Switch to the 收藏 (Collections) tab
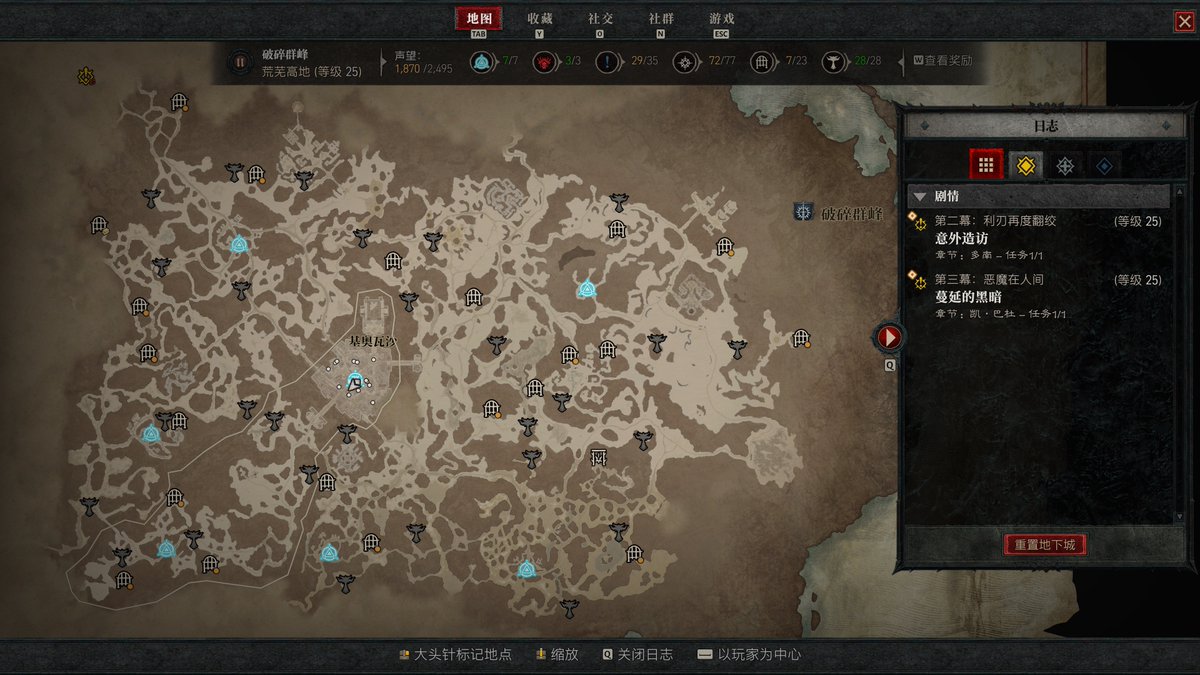Screen dimensions: 1200x675 point(540,19)
